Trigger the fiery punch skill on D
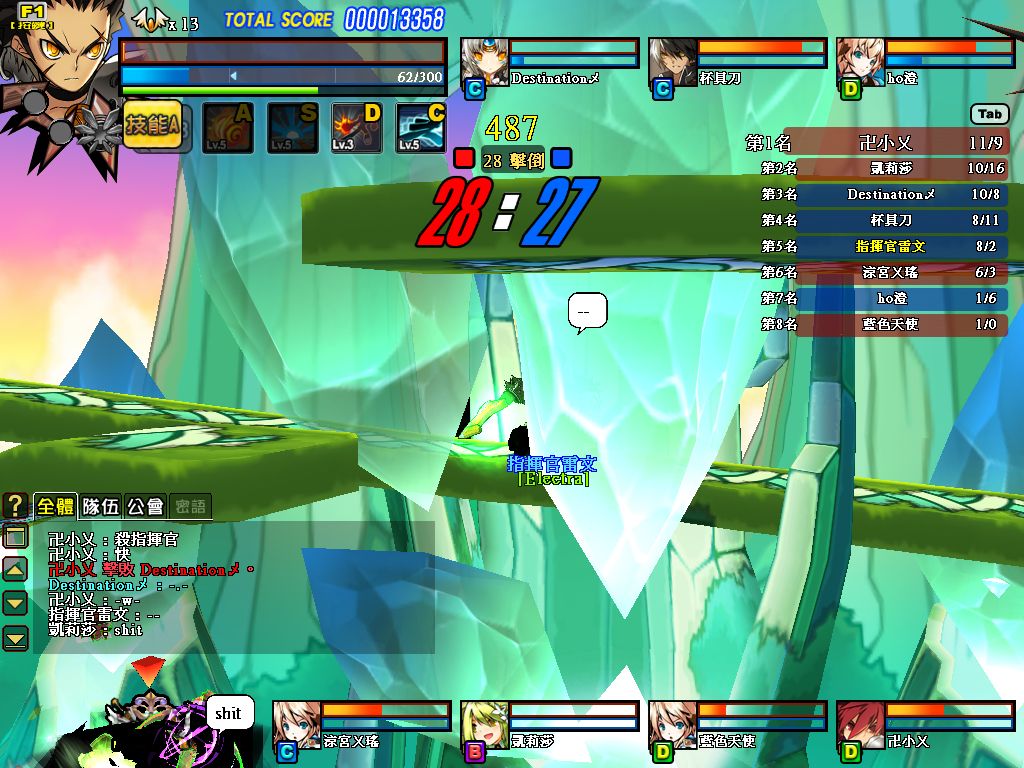Viewport: 1024px width, 768px height. click(356, 128)
